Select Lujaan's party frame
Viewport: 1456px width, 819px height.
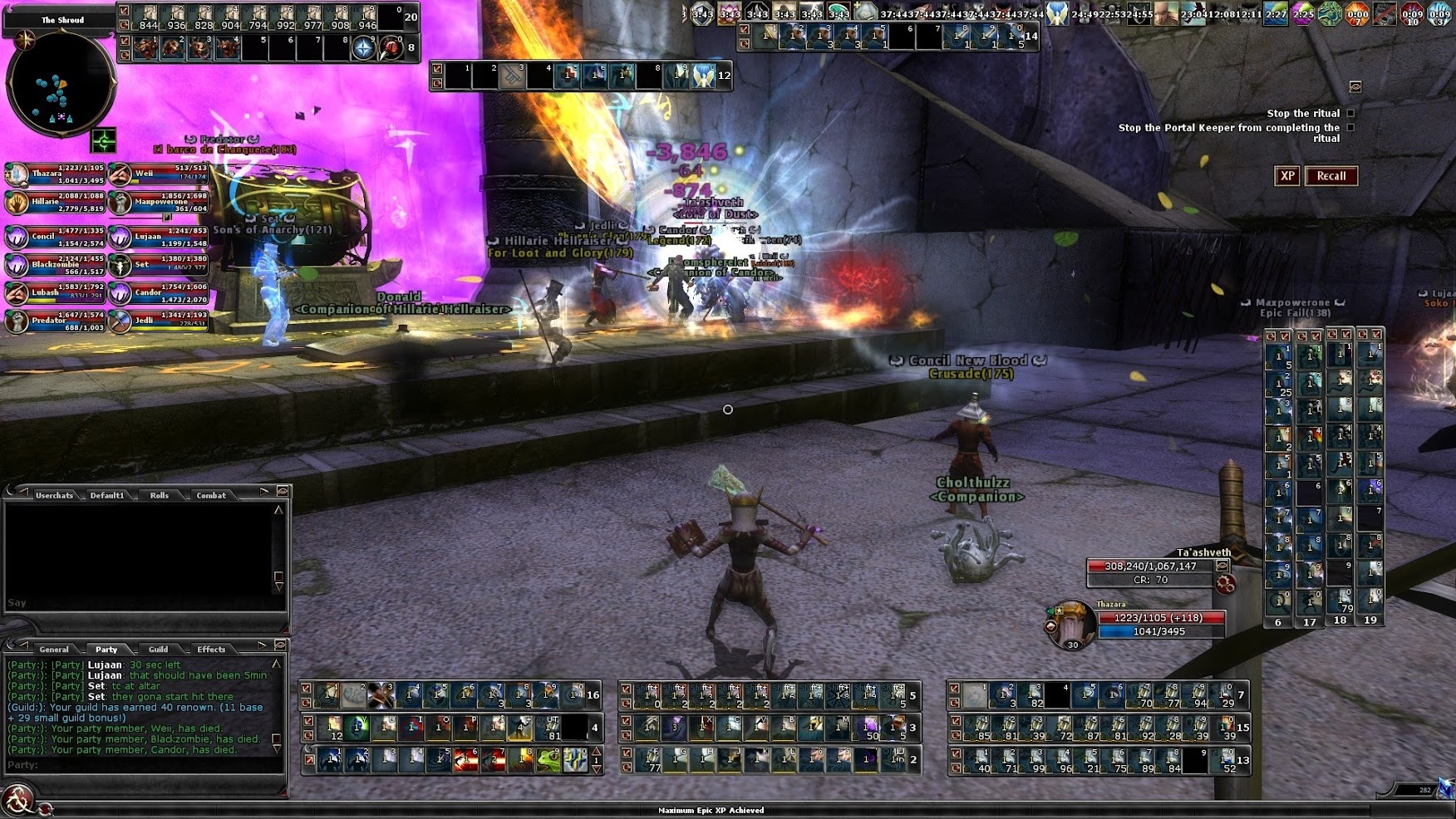coord(160,237)
